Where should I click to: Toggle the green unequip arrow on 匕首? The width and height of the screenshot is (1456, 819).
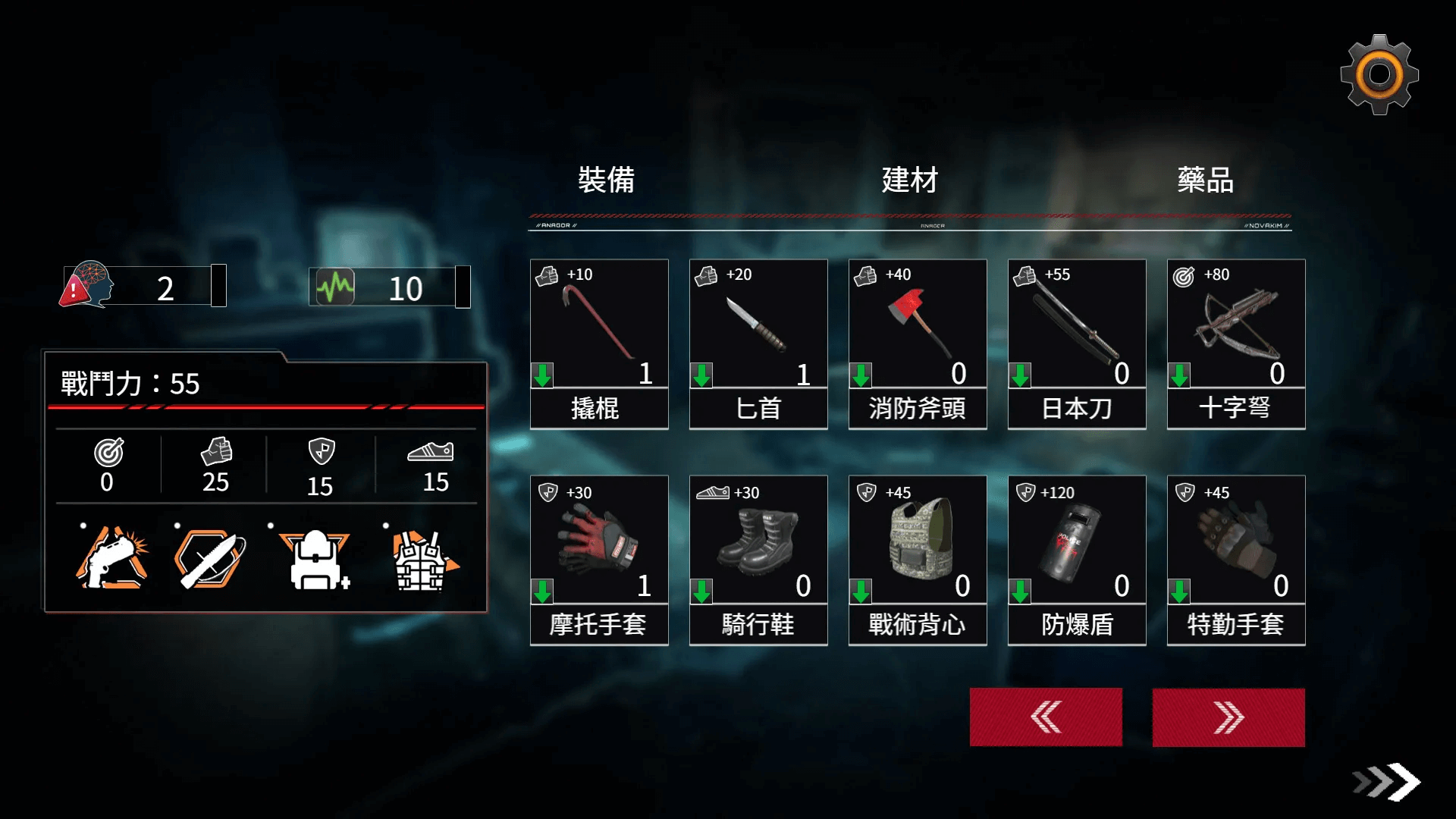coord(701,373)
